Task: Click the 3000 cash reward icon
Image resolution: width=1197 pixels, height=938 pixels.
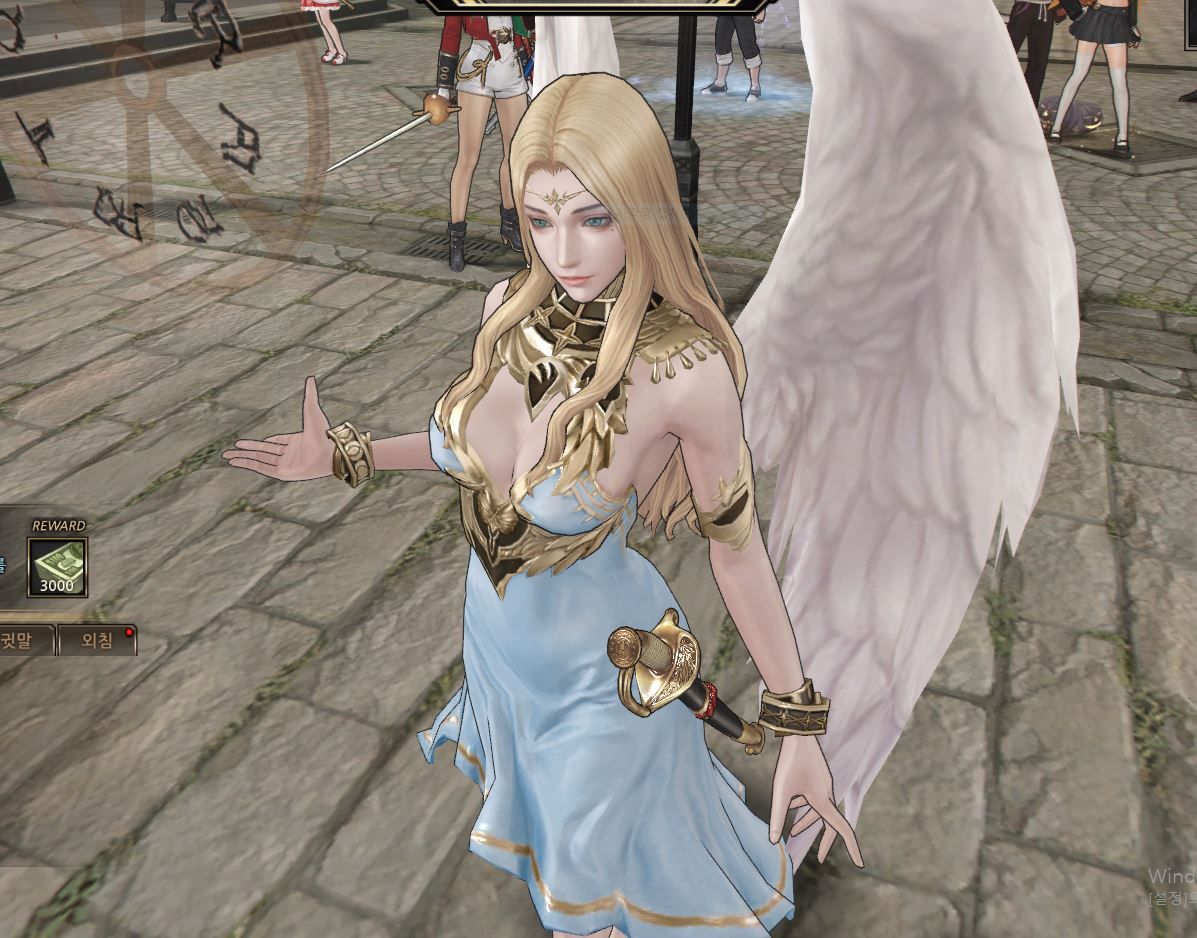Action: coord(57,567)
